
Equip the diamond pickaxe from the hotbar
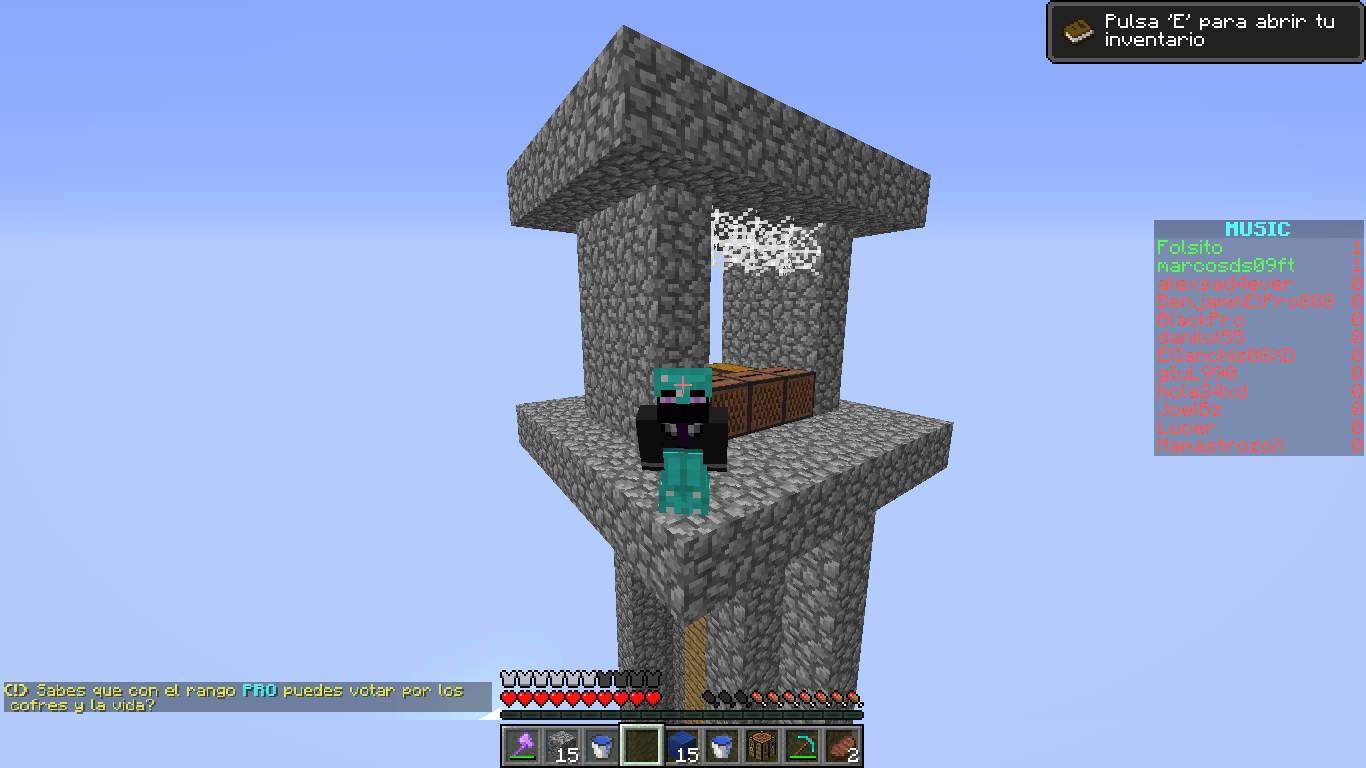coord(801,745)
